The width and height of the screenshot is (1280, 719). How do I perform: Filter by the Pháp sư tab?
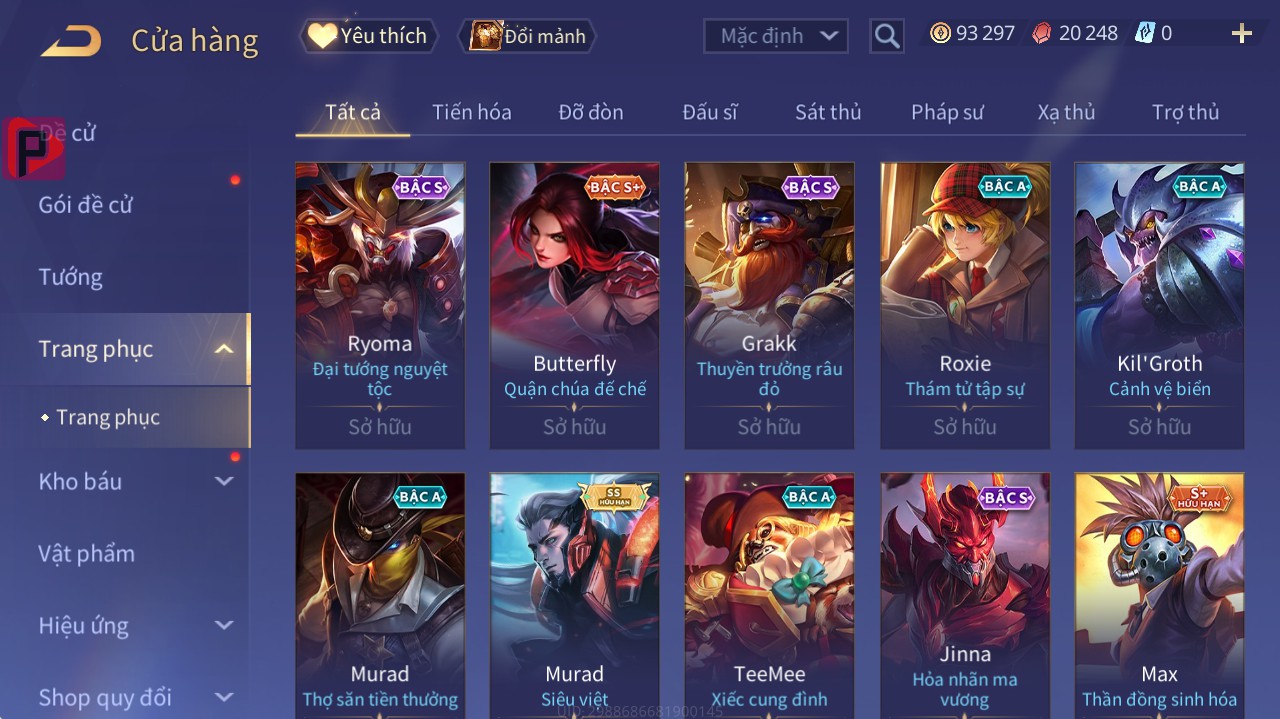pyautogui.click(x=947, y=112)
